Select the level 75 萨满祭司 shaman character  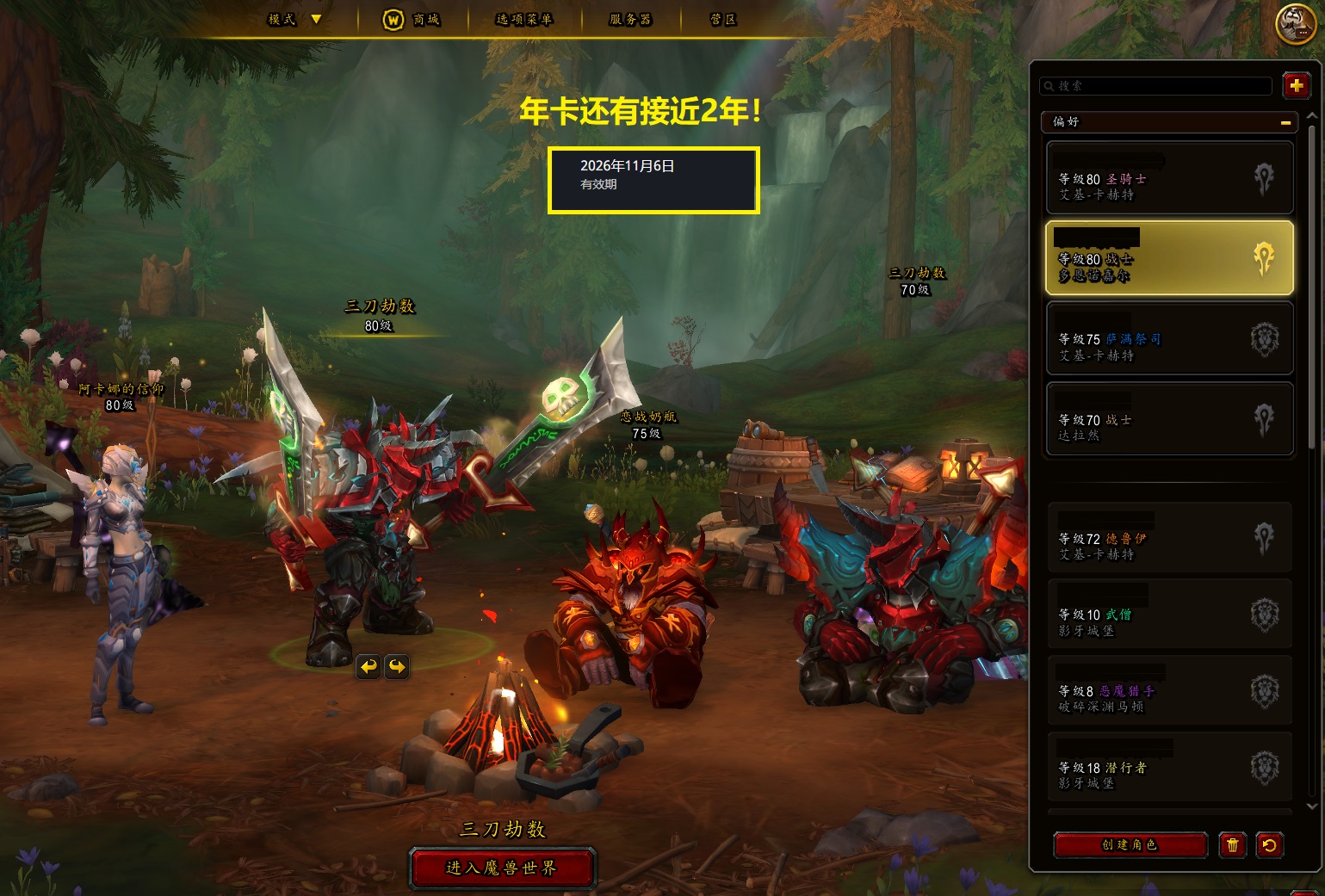(1169, 338)
